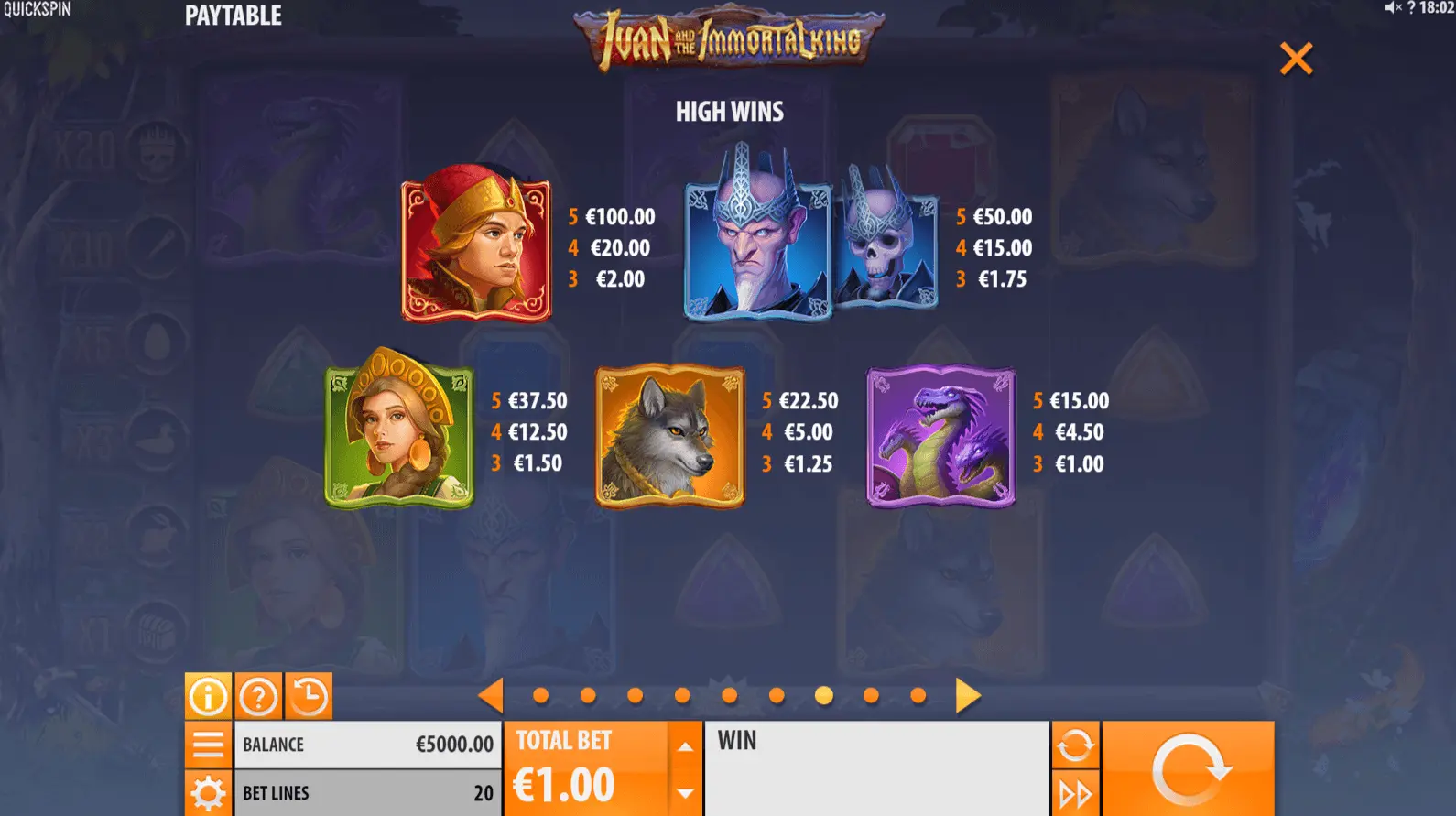Activate the autoplay circular arrows button

pos(1075,745)
